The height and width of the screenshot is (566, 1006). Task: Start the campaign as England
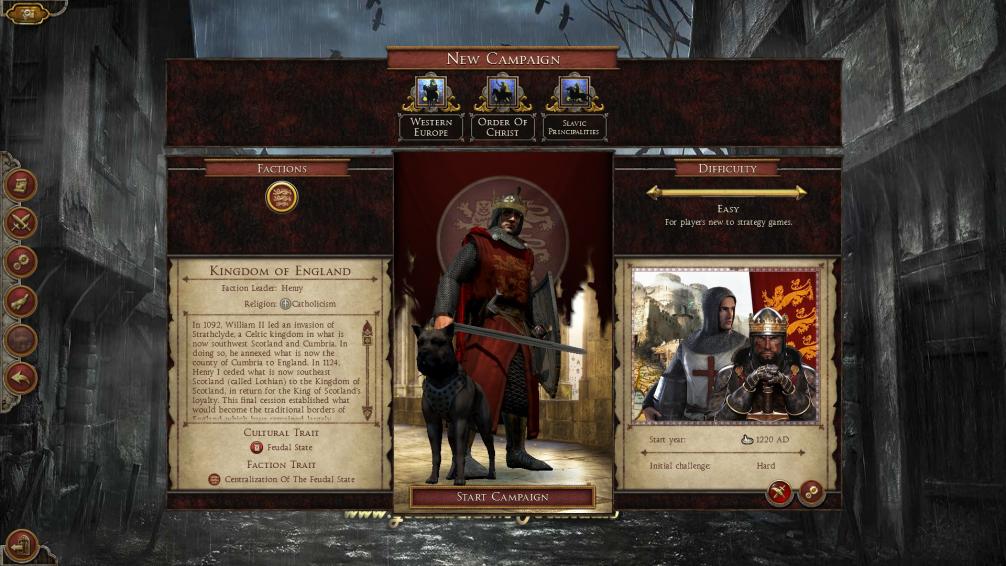502,496
